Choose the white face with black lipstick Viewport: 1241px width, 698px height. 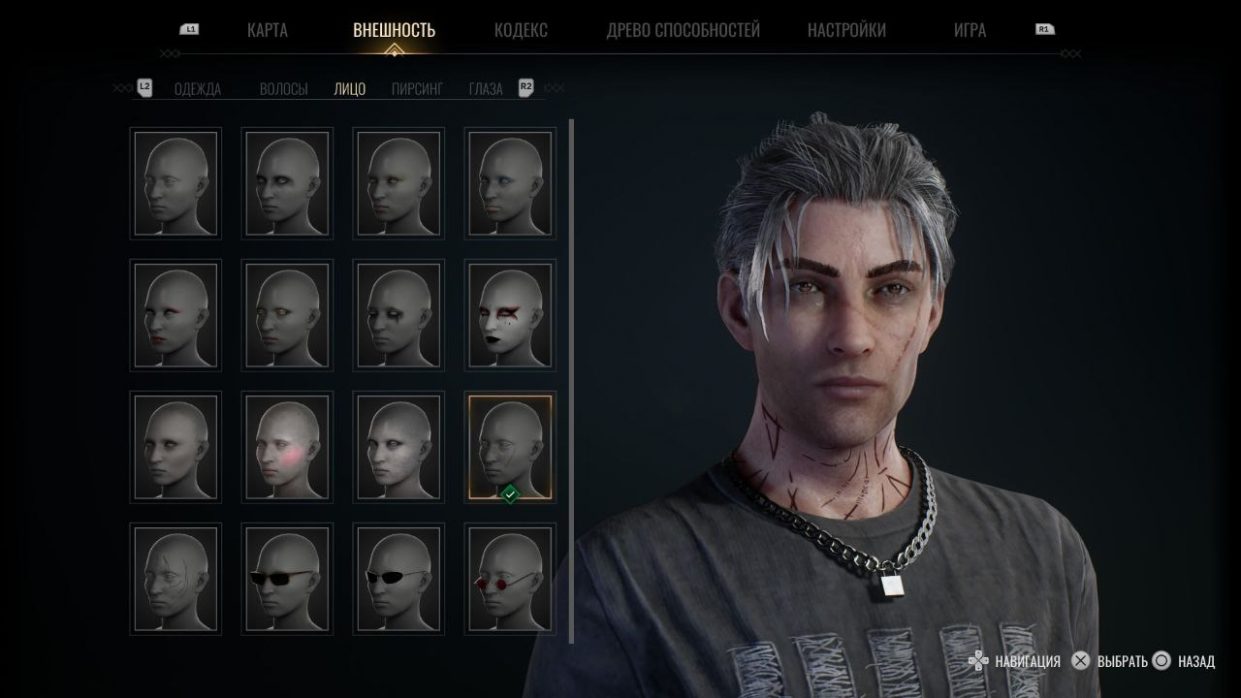(x=510, y=315)
